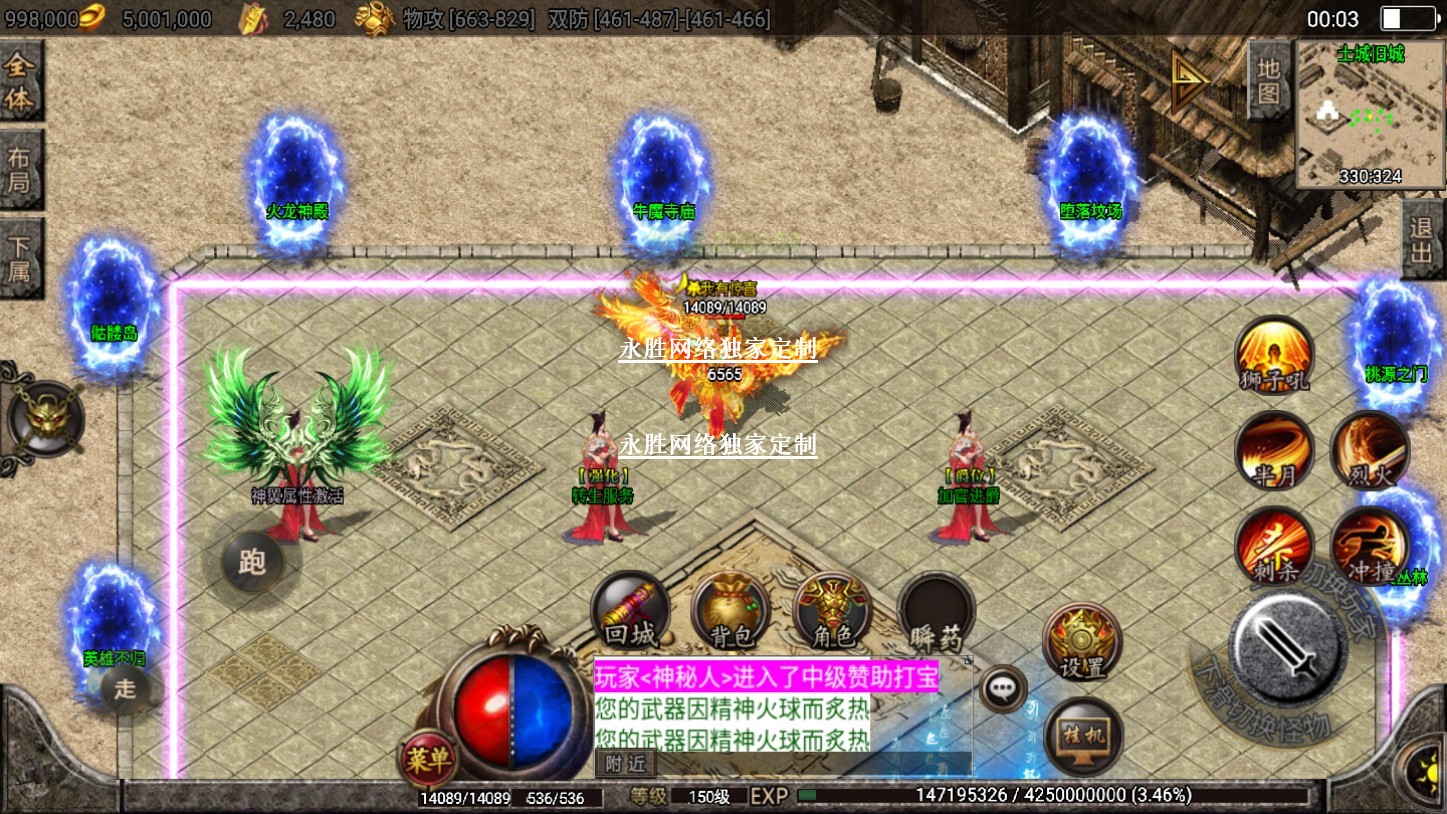Open the chat speech bubble button

pos(1001,688)
